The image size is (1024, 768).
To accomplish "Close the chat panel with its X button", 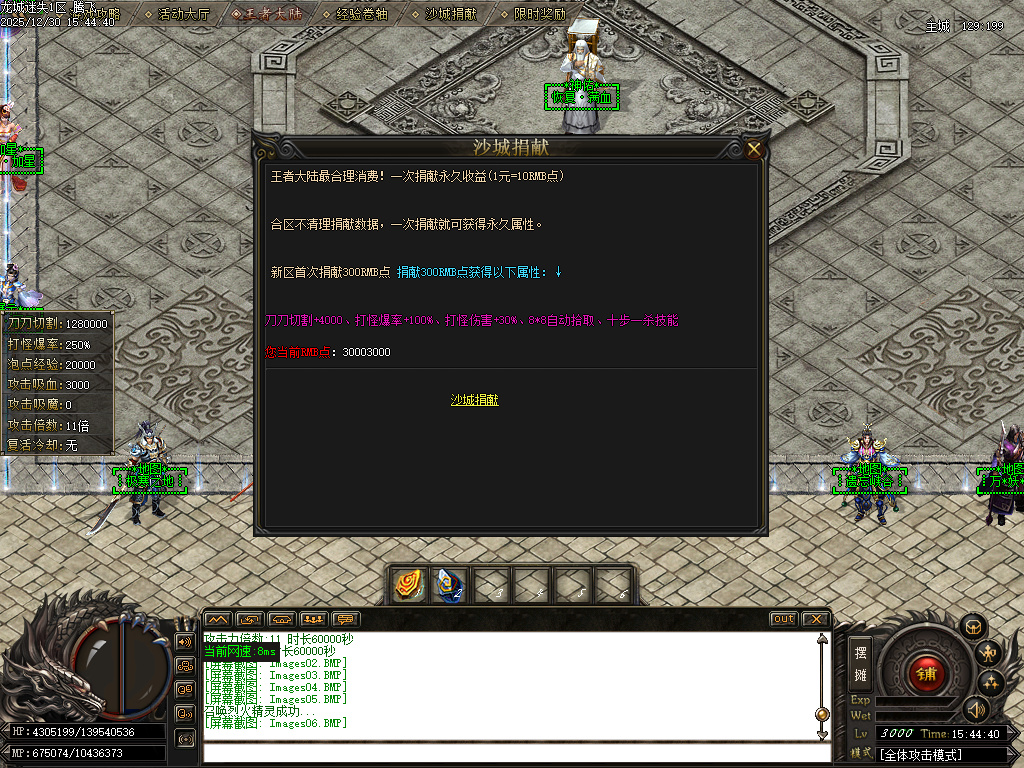I will coord(815,619).
